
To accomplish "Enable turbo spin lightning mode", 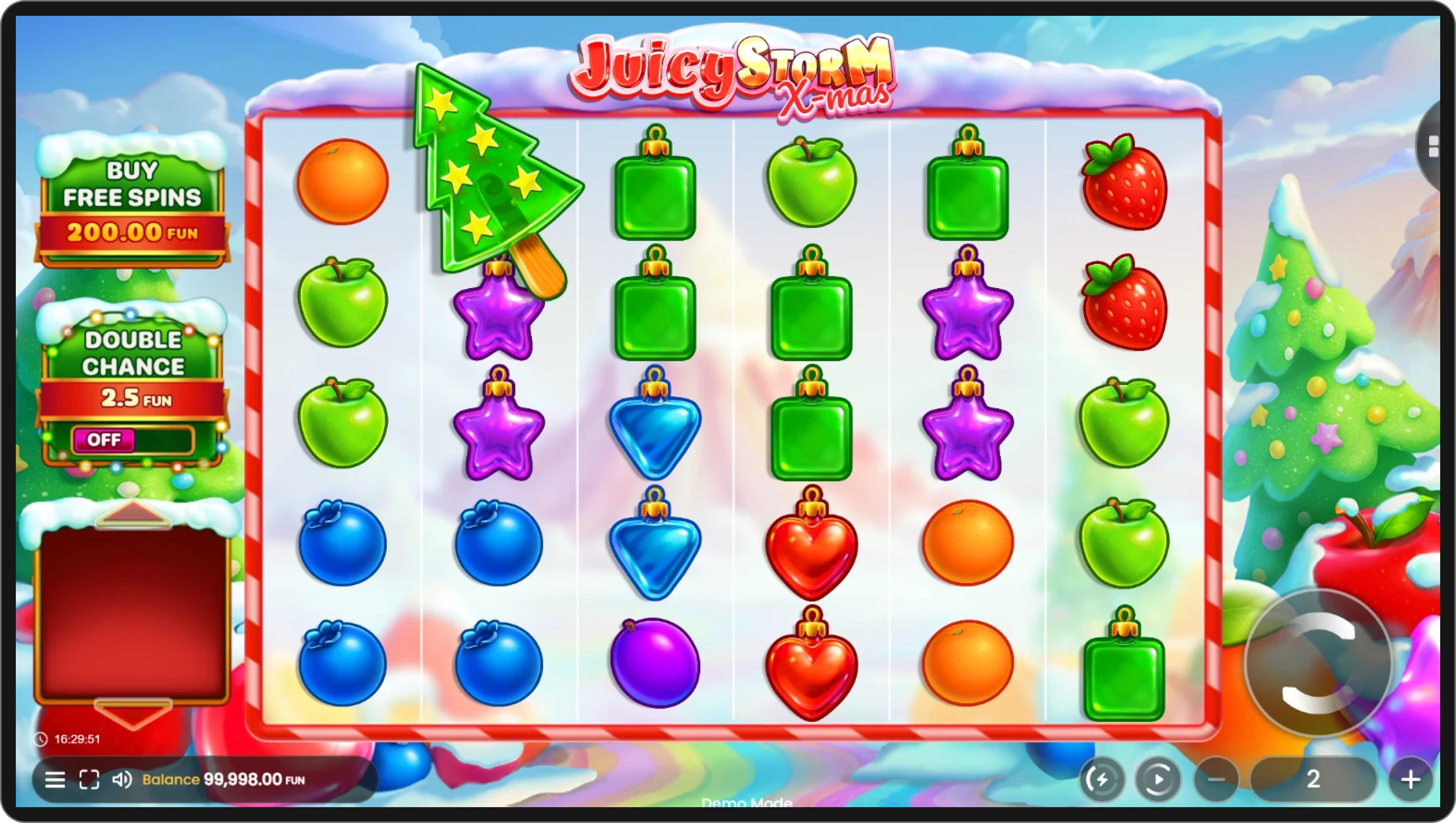I will [x=1102, y=780].
